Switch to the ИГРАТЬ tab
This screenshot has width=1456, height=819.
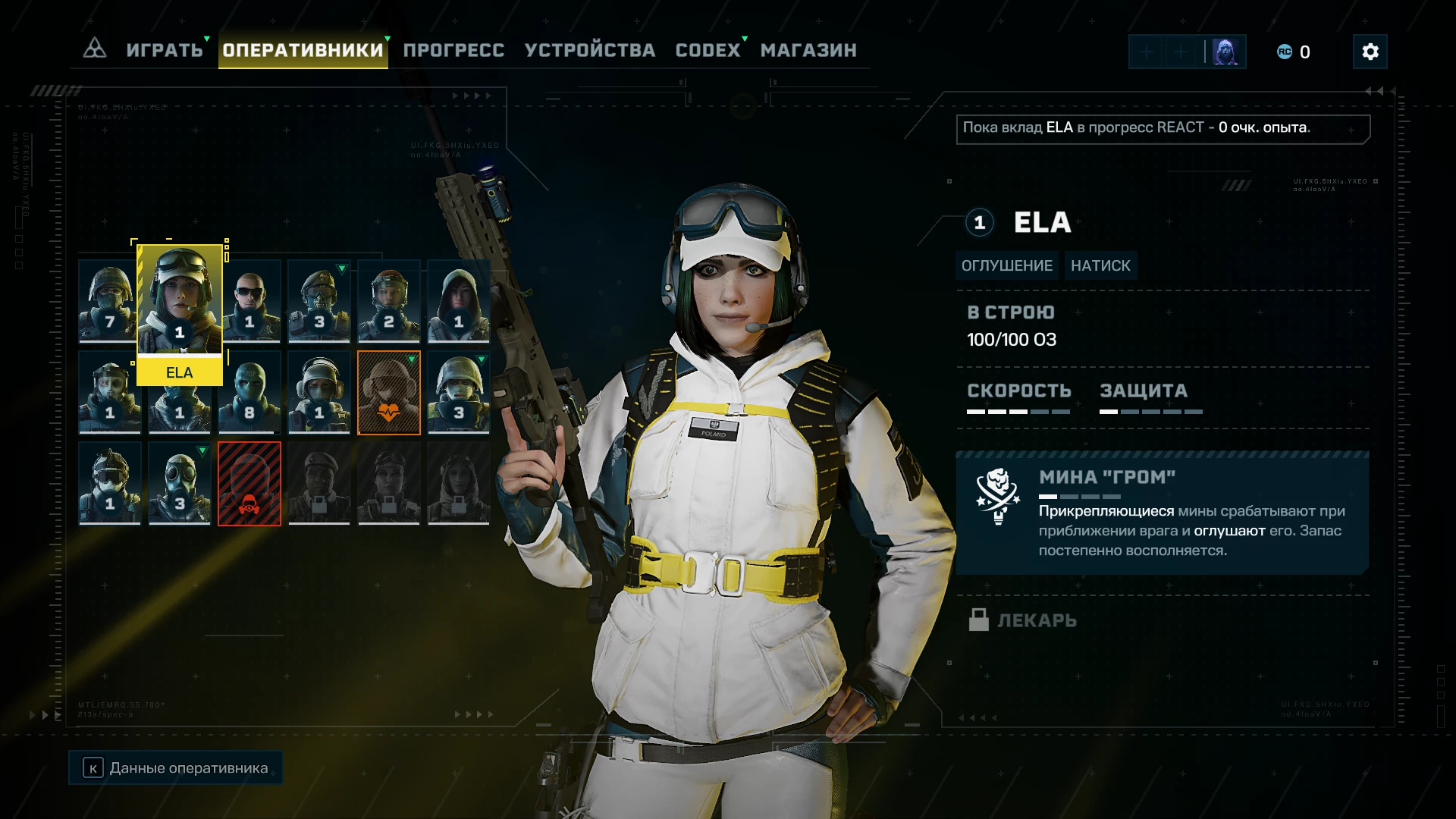(x=165, y=50)
